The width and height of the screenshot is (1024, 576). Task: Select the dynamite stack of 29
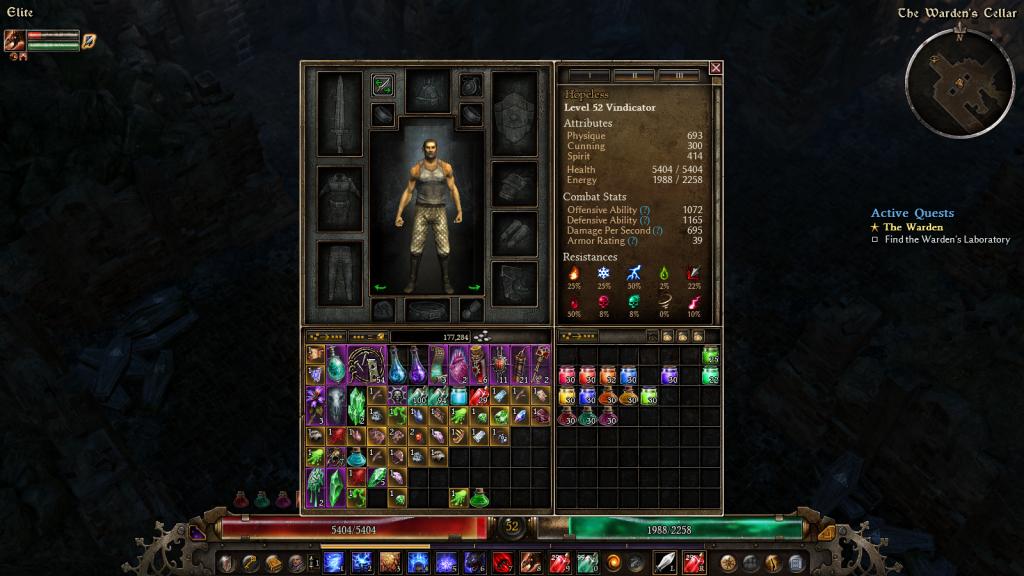click(478, 396)
